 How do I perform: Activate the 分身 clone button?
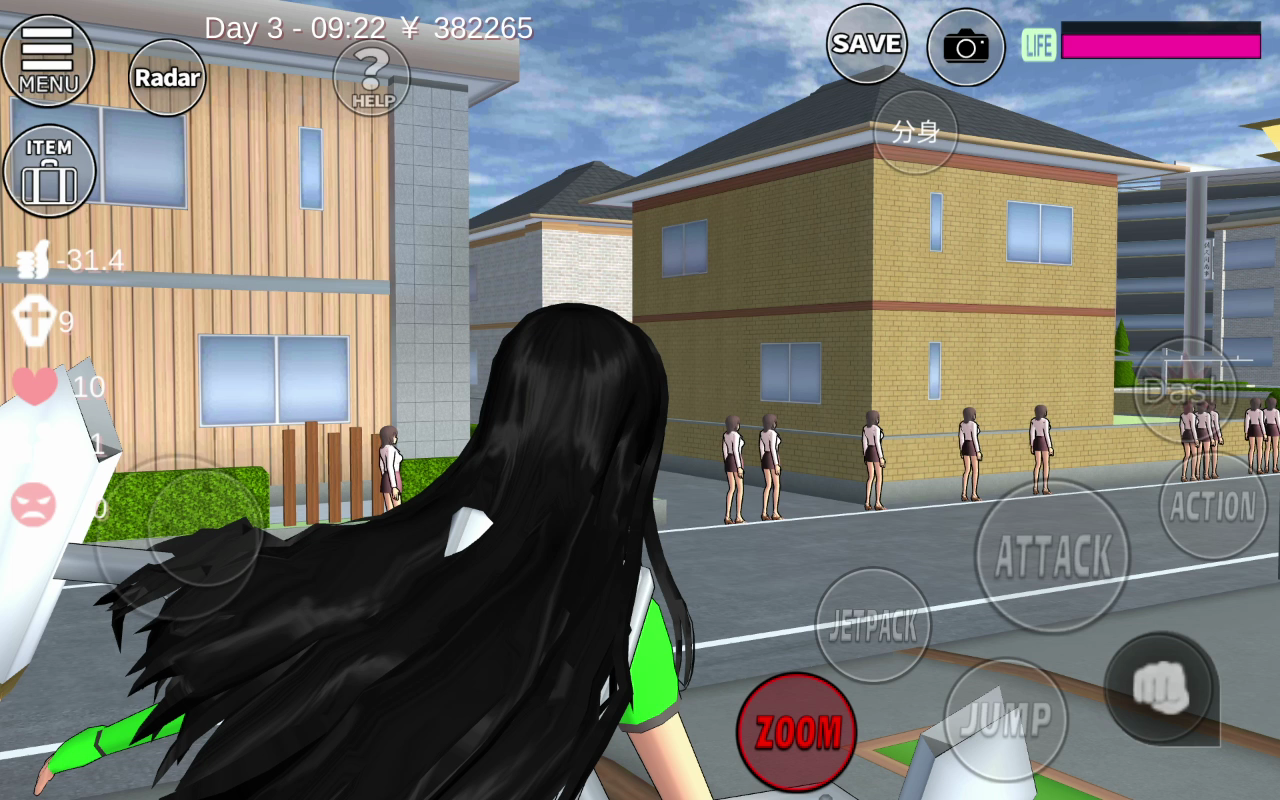[915, 132]
